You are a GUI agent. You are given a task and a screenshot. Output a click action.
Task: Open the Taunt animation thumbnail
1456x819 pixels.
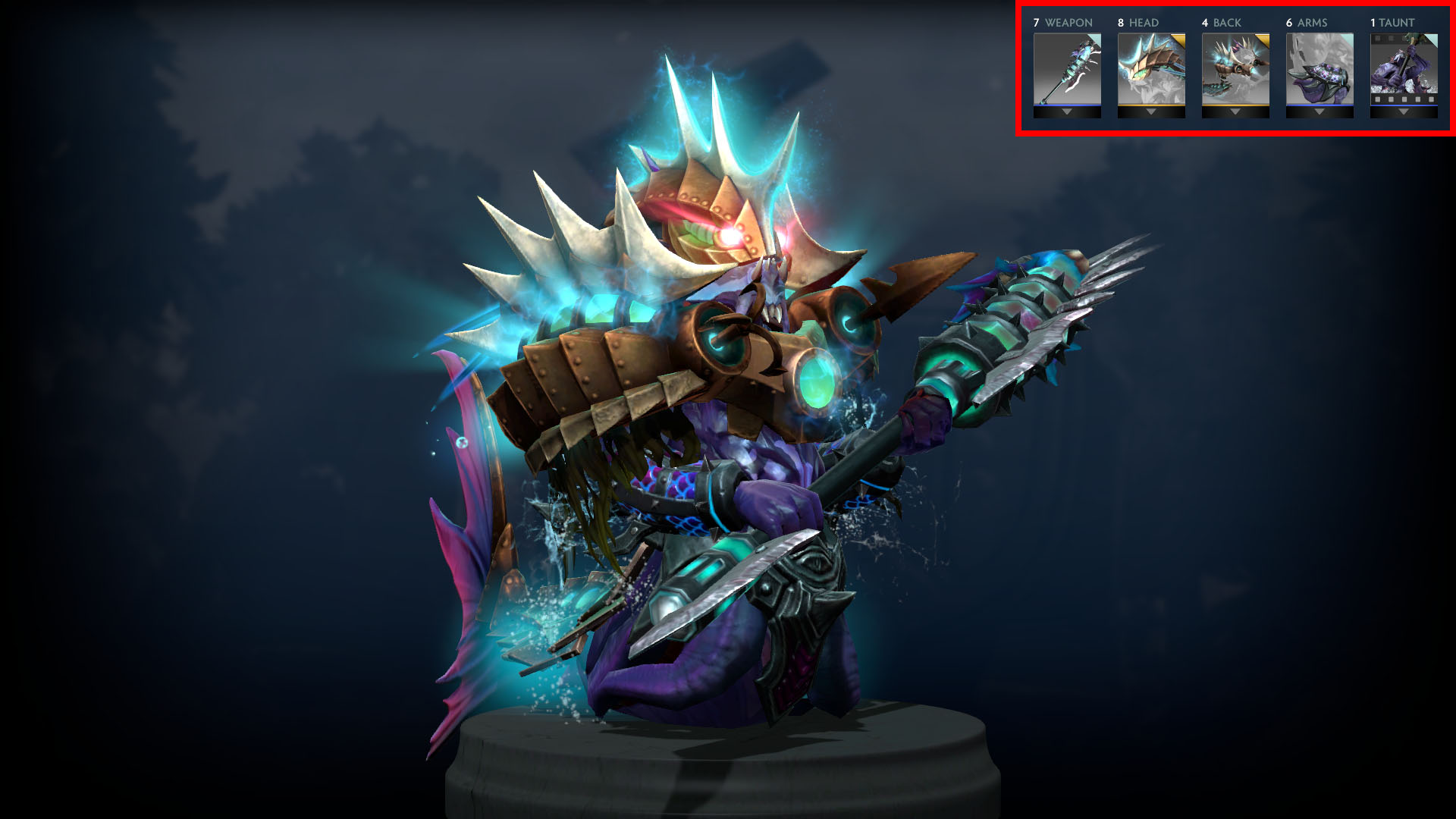[x=1403, y=69]
